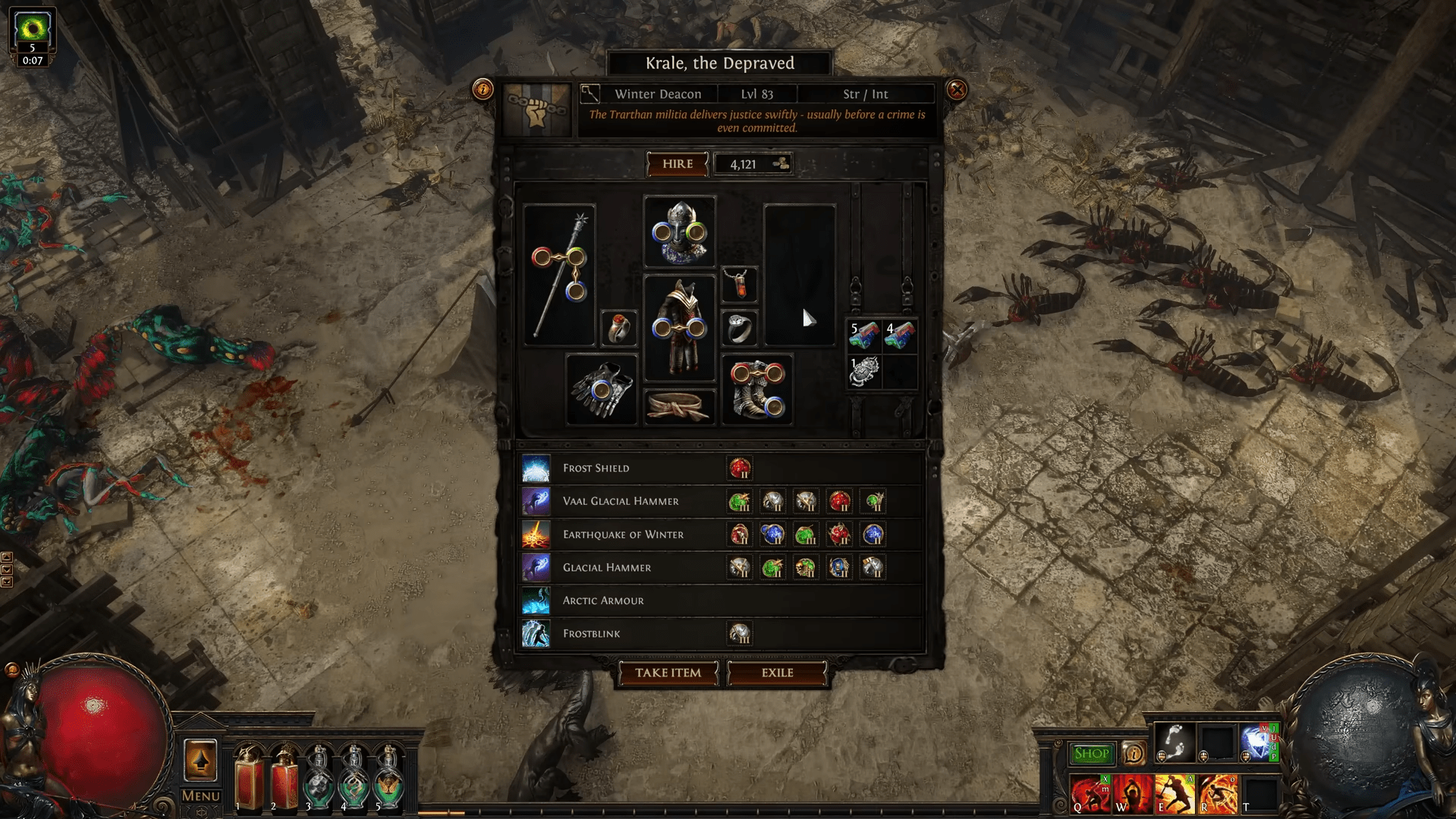Choose the Arctic Armour skill row
Screen dimensions: 1456x819
602,600
